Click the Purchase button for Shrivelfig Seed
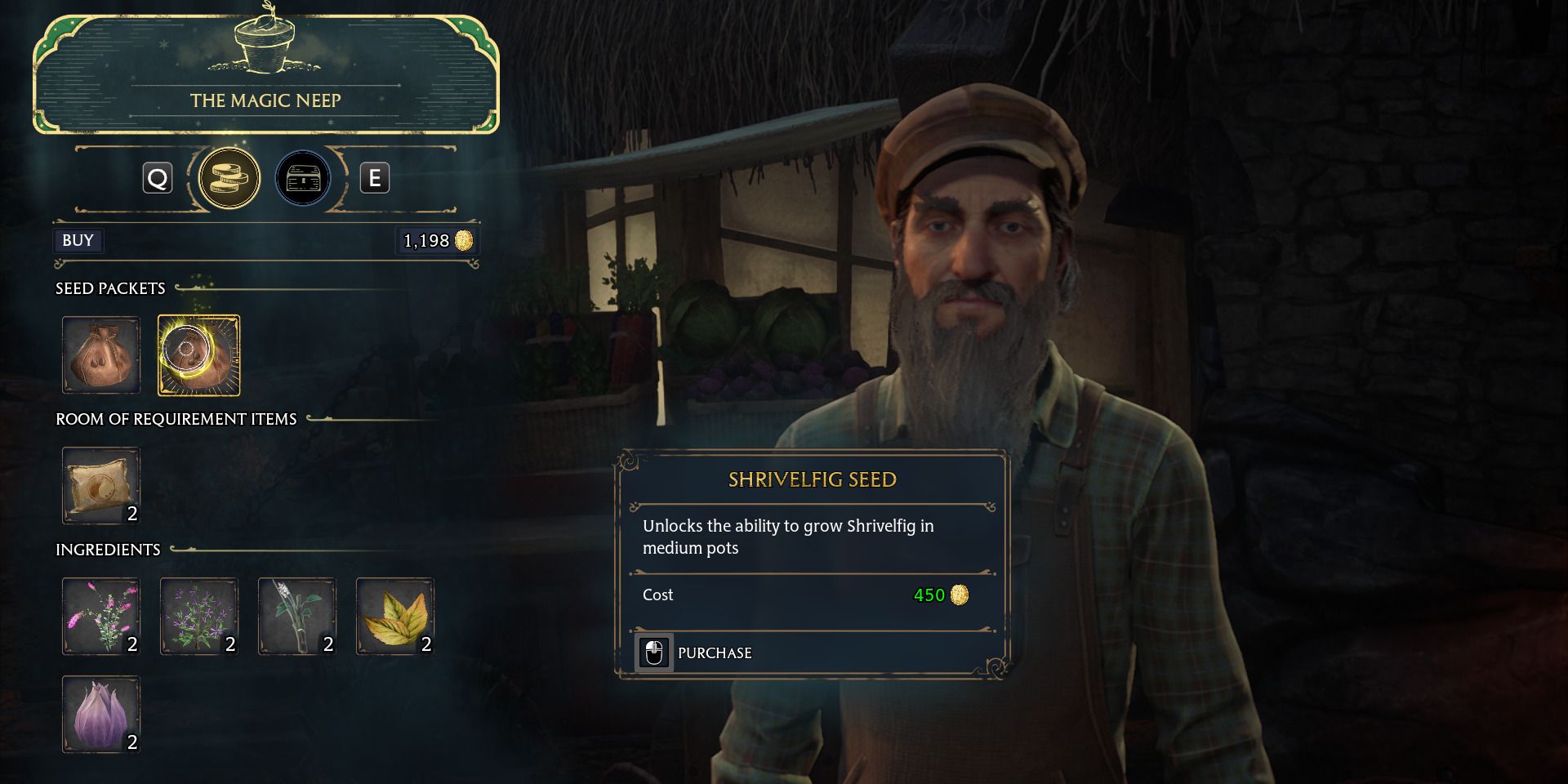The width and height of the screenshot is (1568, 784). [694, 653]
